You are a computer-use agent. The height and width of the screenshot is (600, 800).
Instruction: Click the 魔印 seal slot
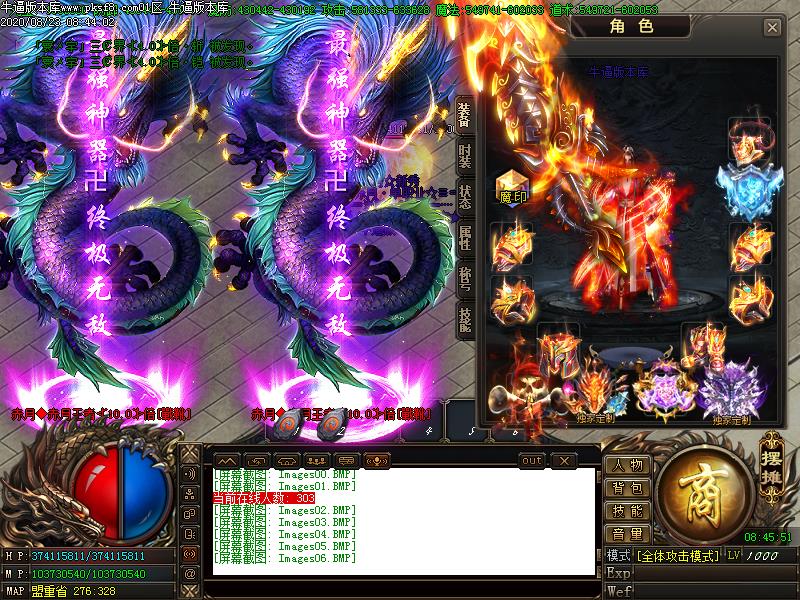(512, 186)
